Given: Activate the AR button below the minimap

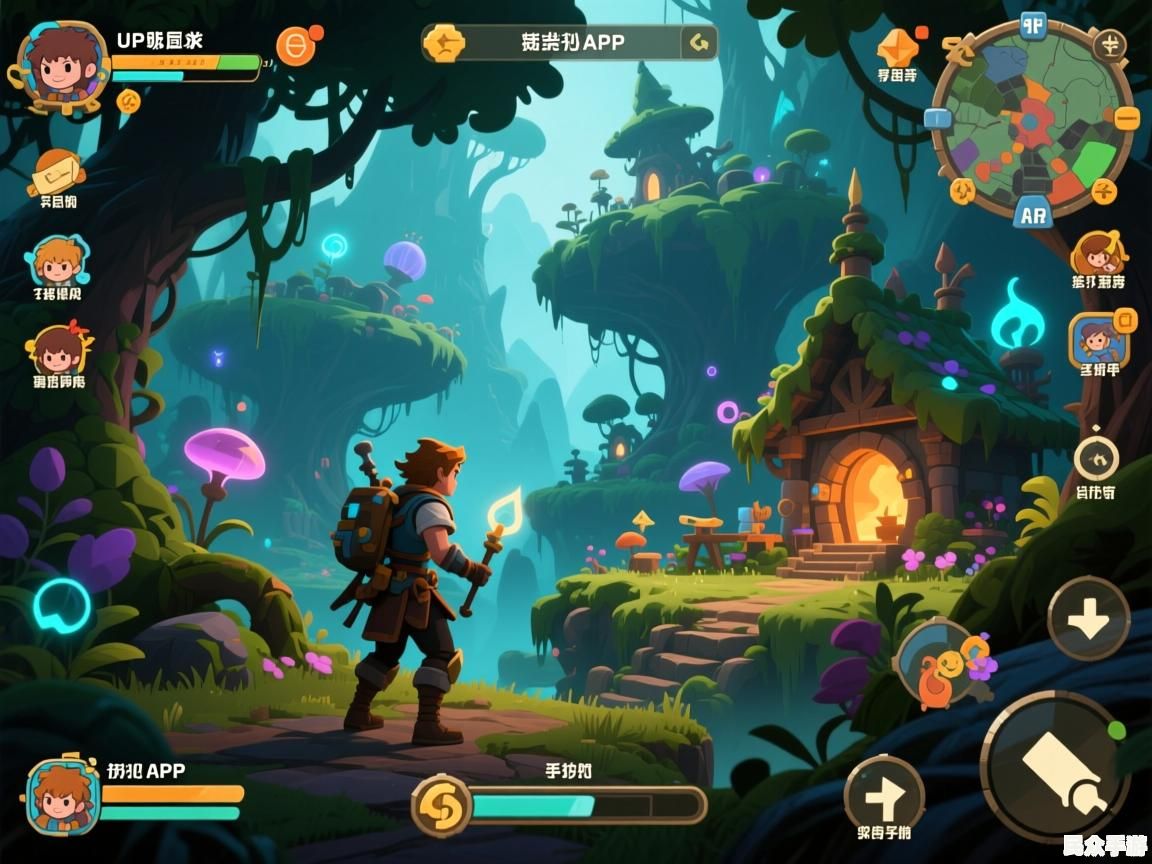Looking at the screenshot, I should (x=1032, y=213).
